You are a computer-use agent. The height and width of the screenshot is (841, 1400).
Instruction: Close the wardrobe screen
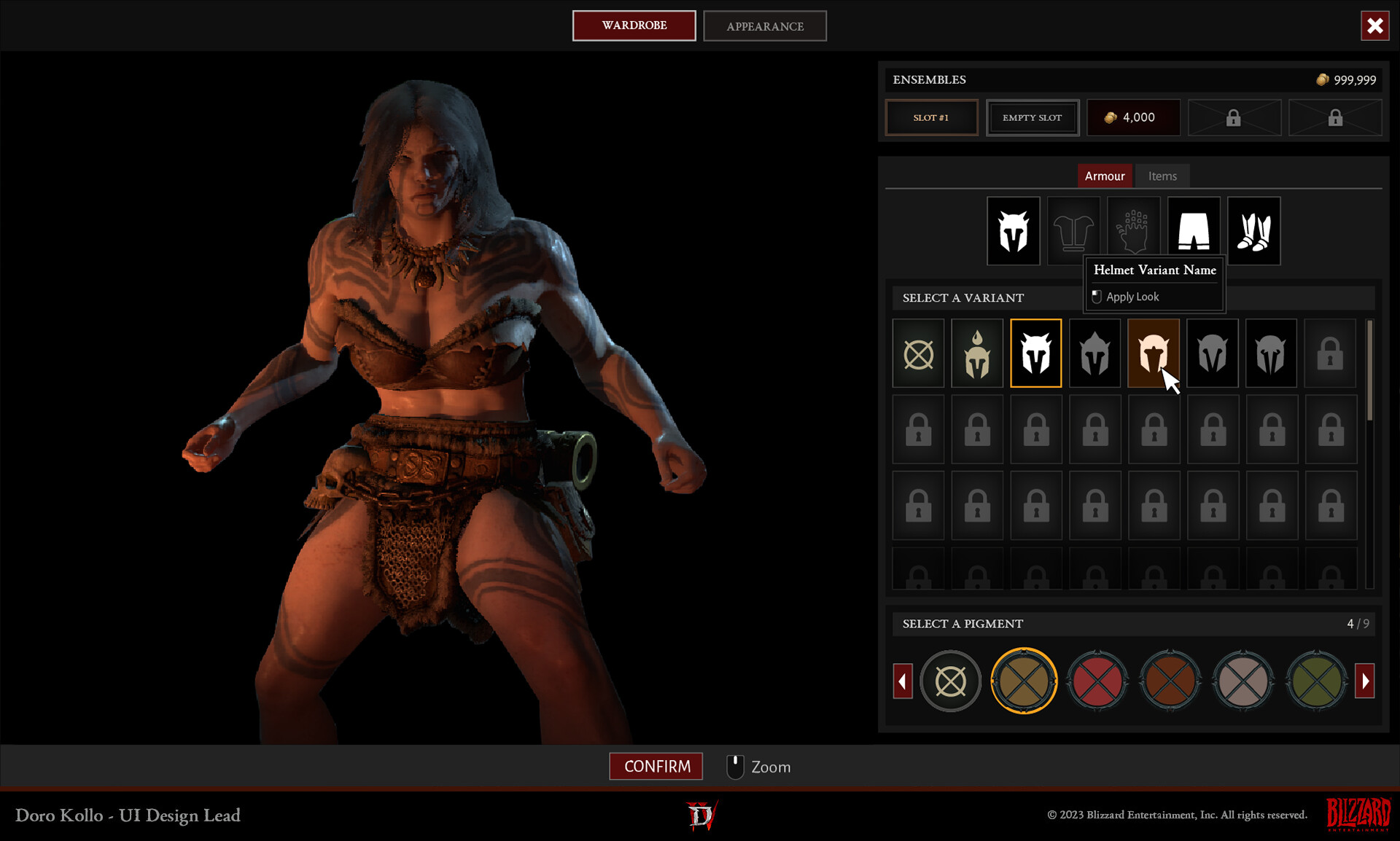point(1374,26)
